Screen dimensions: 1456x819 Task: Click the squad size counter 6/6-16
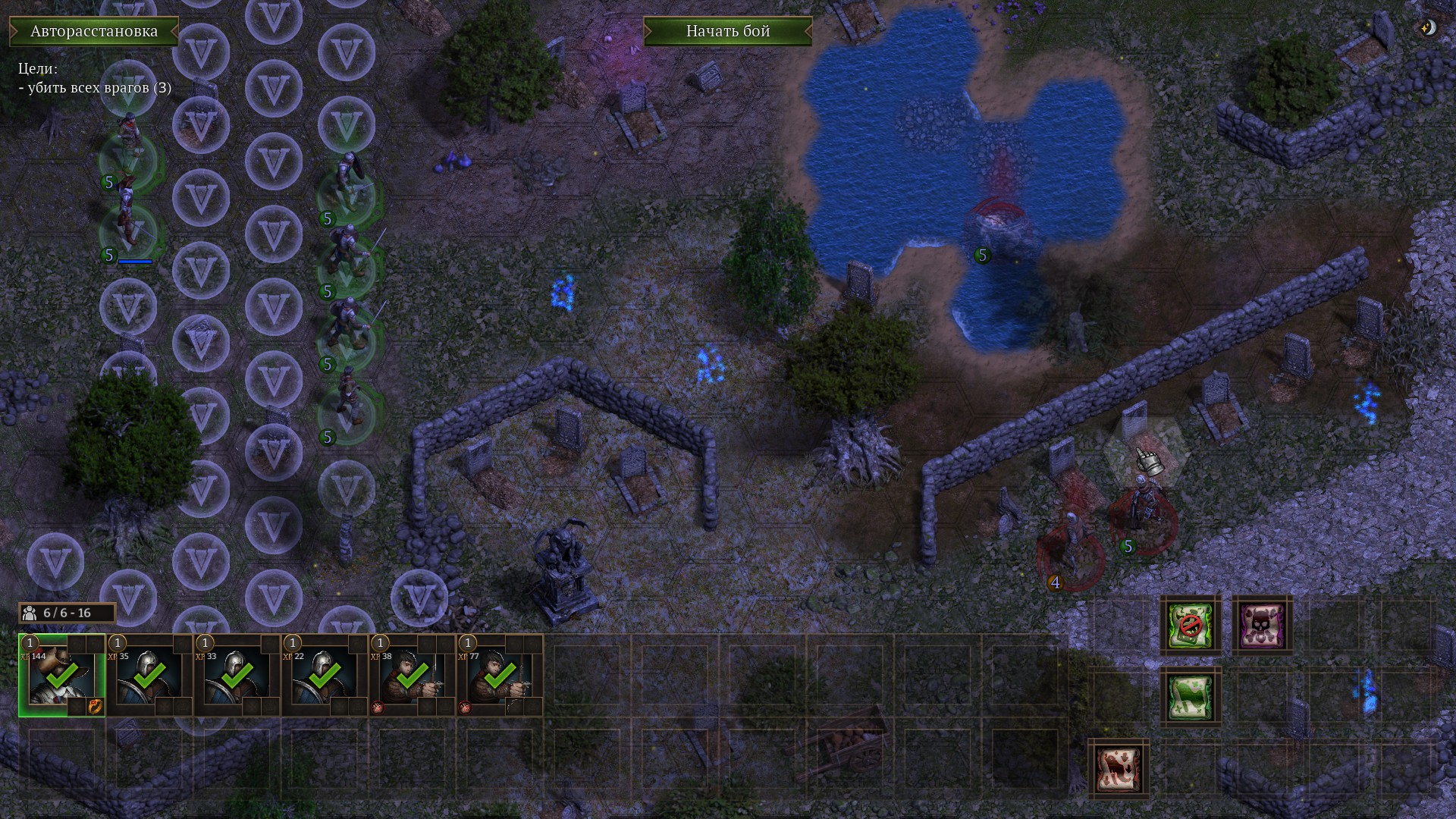[x=67, y=613]
